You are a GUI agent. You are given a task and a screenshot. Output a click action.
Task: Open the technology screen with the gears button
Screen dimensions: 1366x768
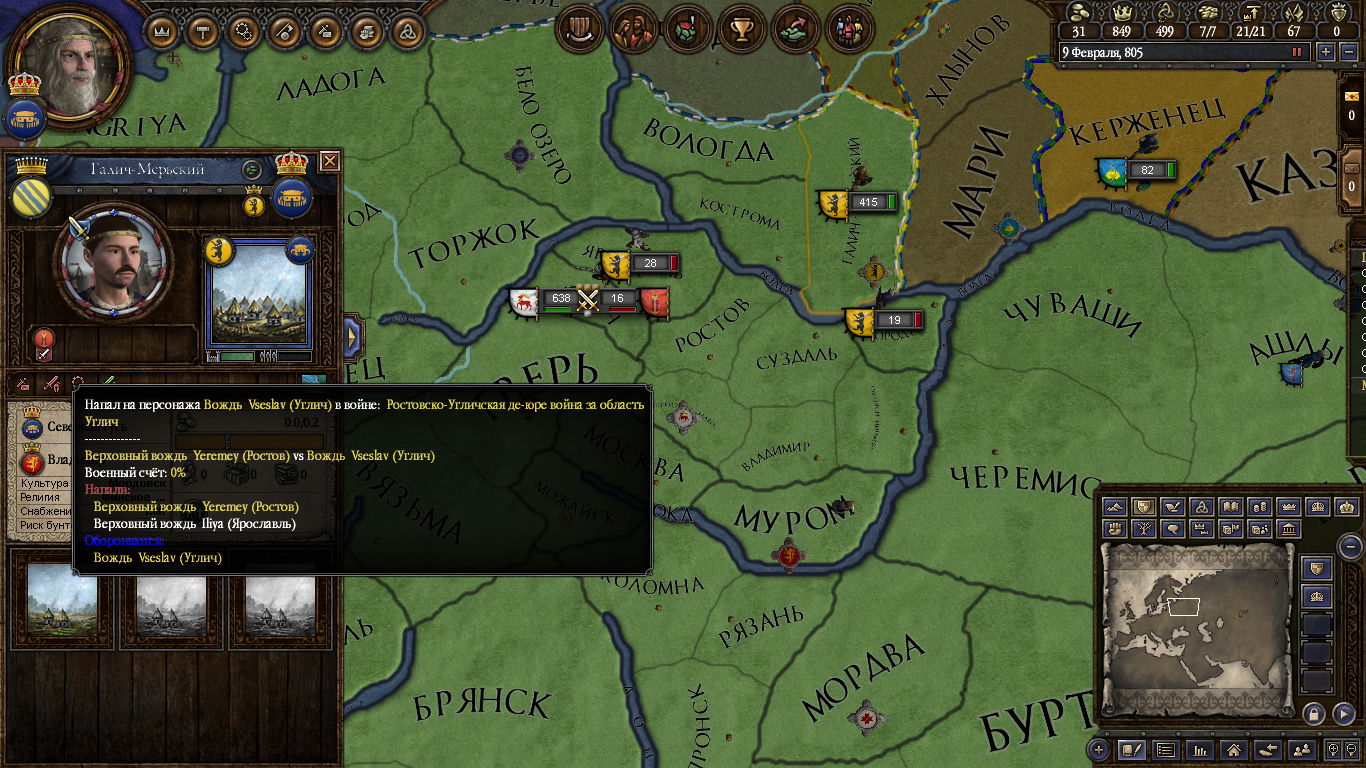pyautogui.click(x=243, y=31)
